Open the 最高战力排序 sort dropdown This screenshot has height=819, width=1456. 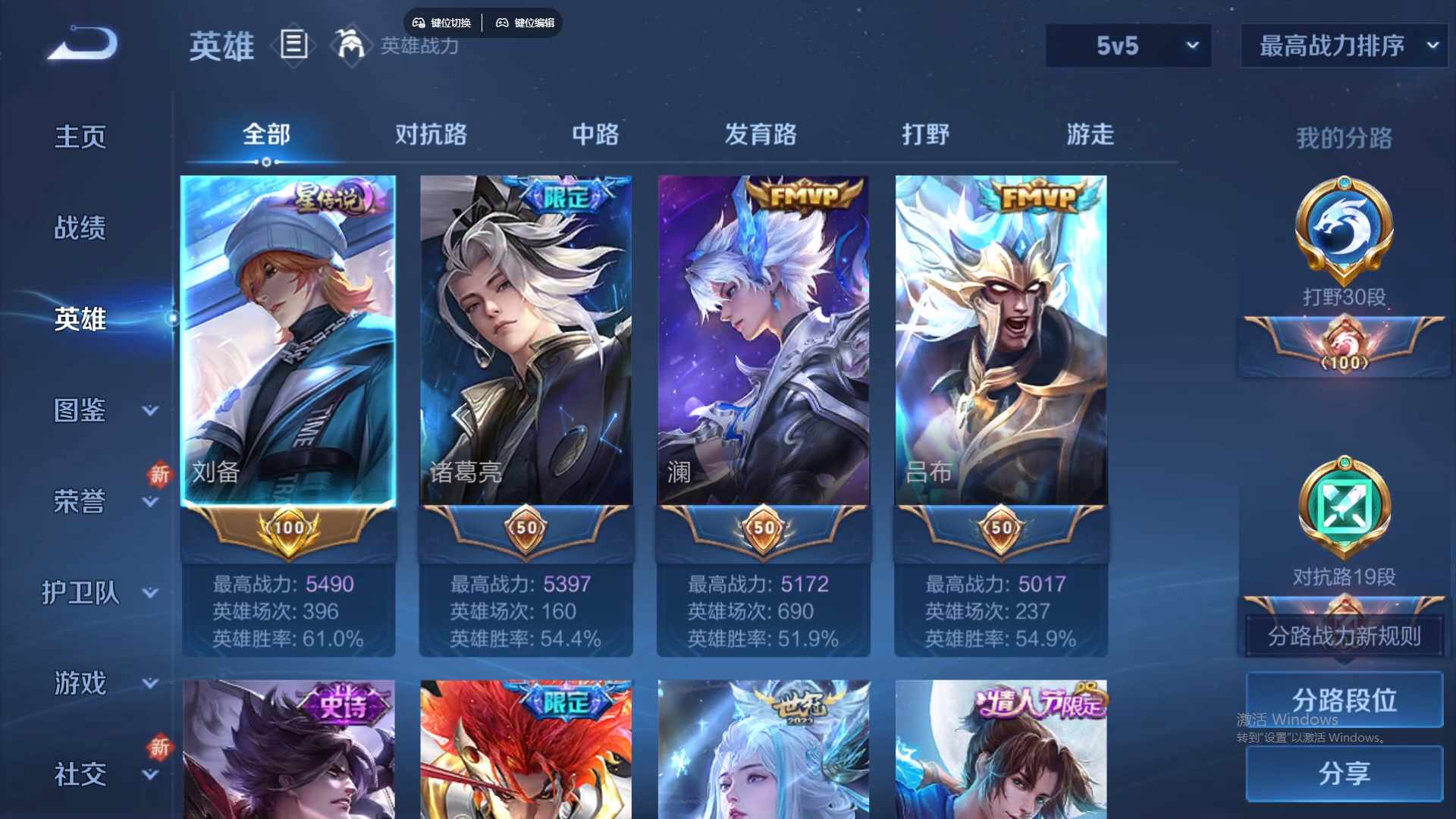pyautogui.click(x=1342, y=45)
